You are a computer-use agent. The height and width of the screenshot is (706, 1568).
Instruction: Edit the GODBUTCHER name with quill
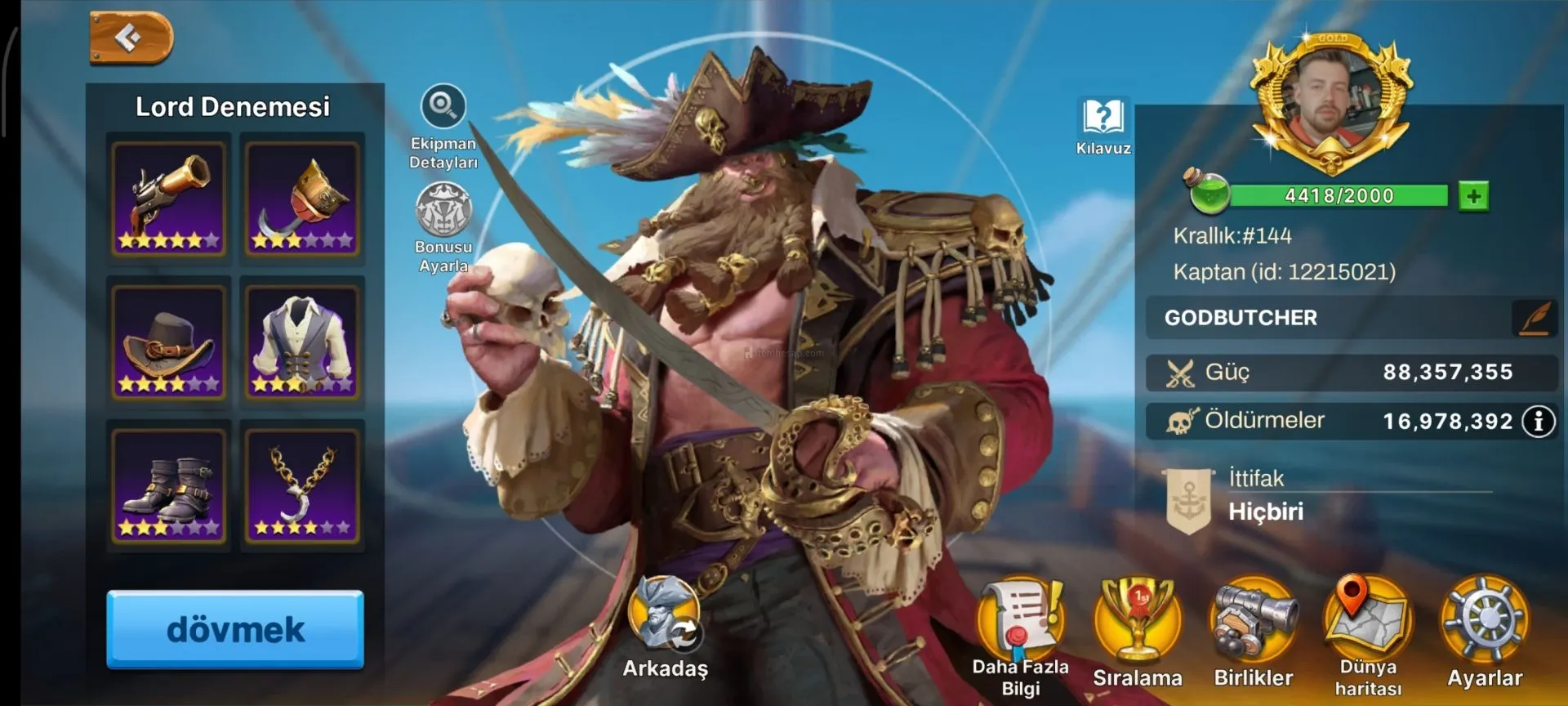click(x=1534, y=318)
